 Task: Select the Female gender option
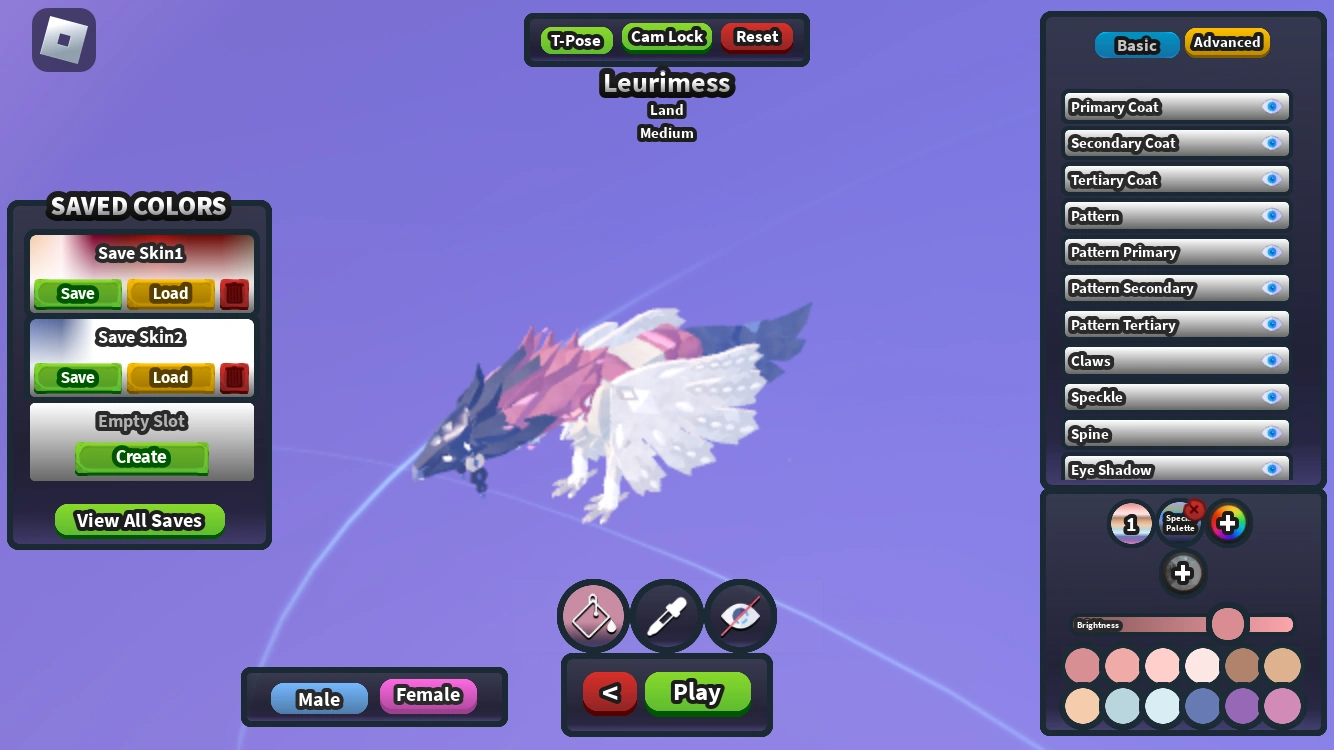(428, 696)
